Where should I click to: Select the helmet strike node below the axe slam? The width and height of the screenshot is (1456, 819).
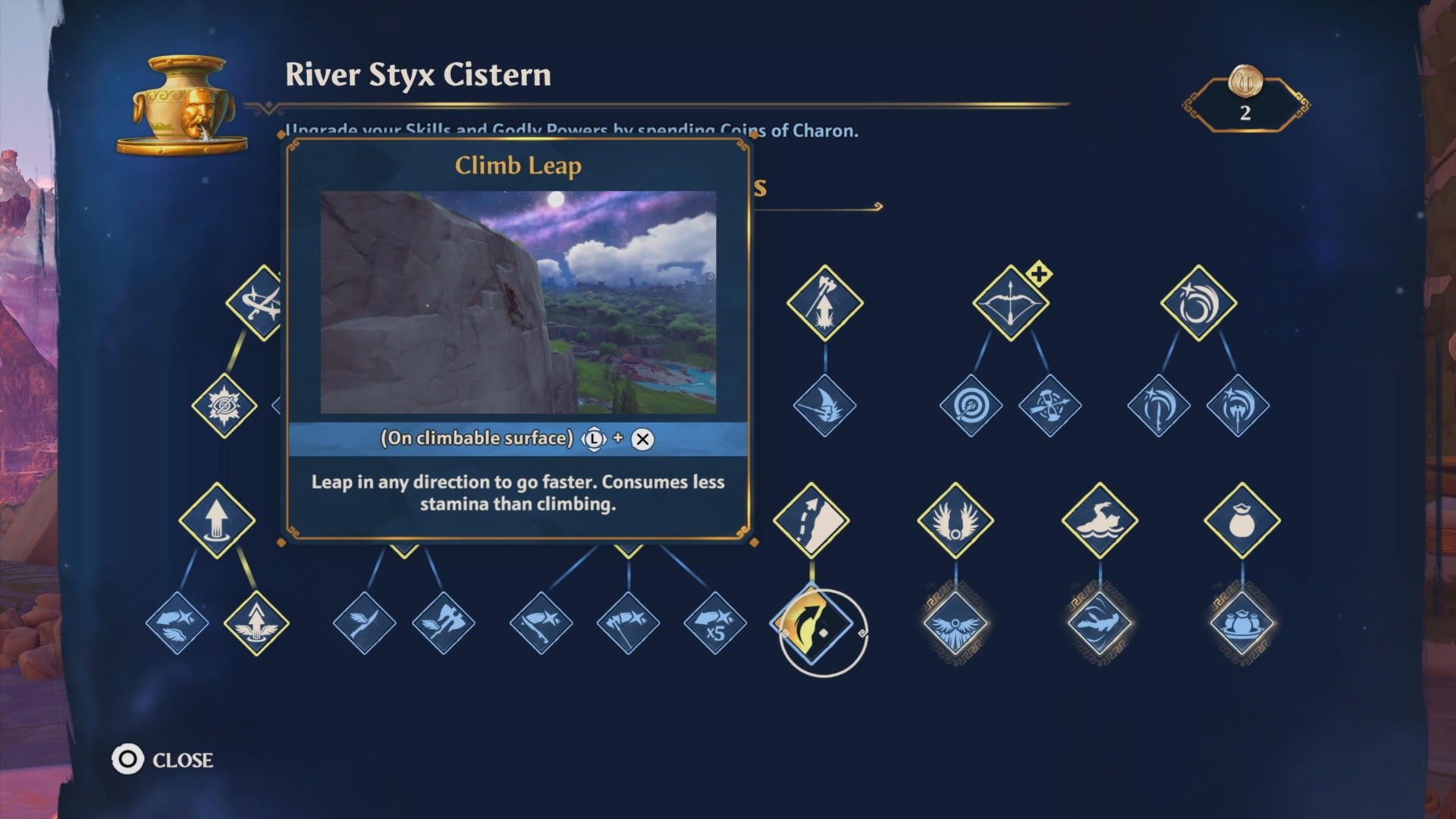click(x=826, y=404)
